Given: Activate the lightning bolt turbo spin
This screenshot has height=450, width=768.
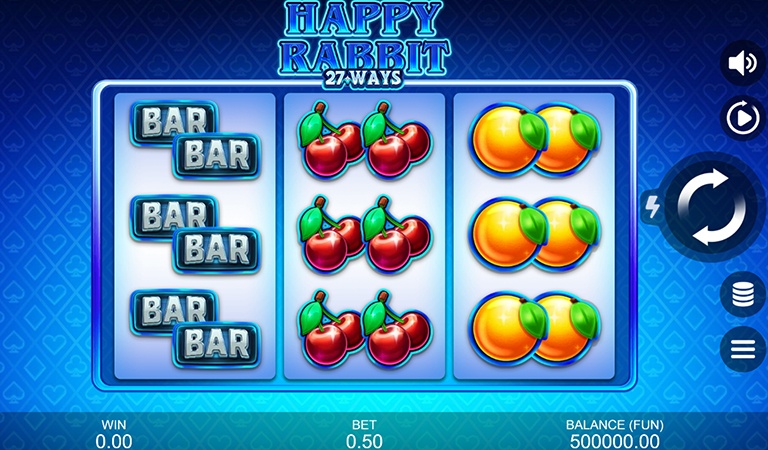Looking at the screenshot, I should coord(652,207).
